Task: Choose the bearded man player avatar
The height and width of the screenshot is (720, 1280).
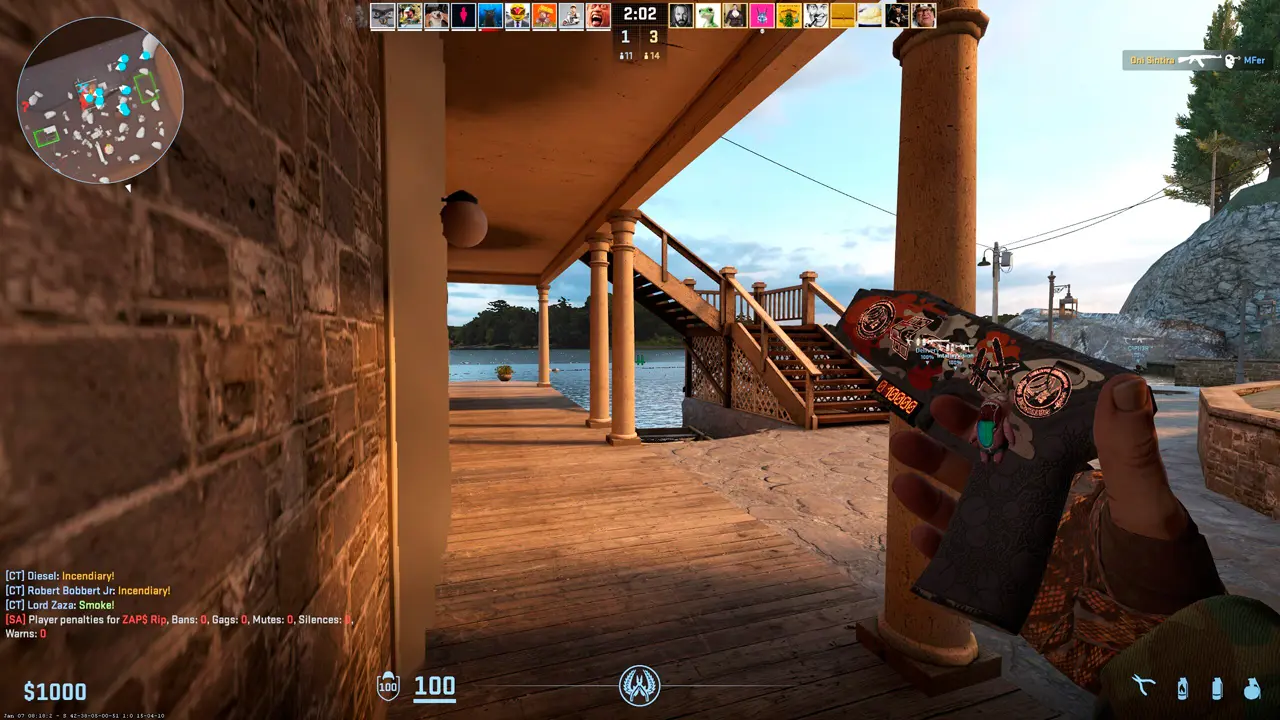Action: 681,15
